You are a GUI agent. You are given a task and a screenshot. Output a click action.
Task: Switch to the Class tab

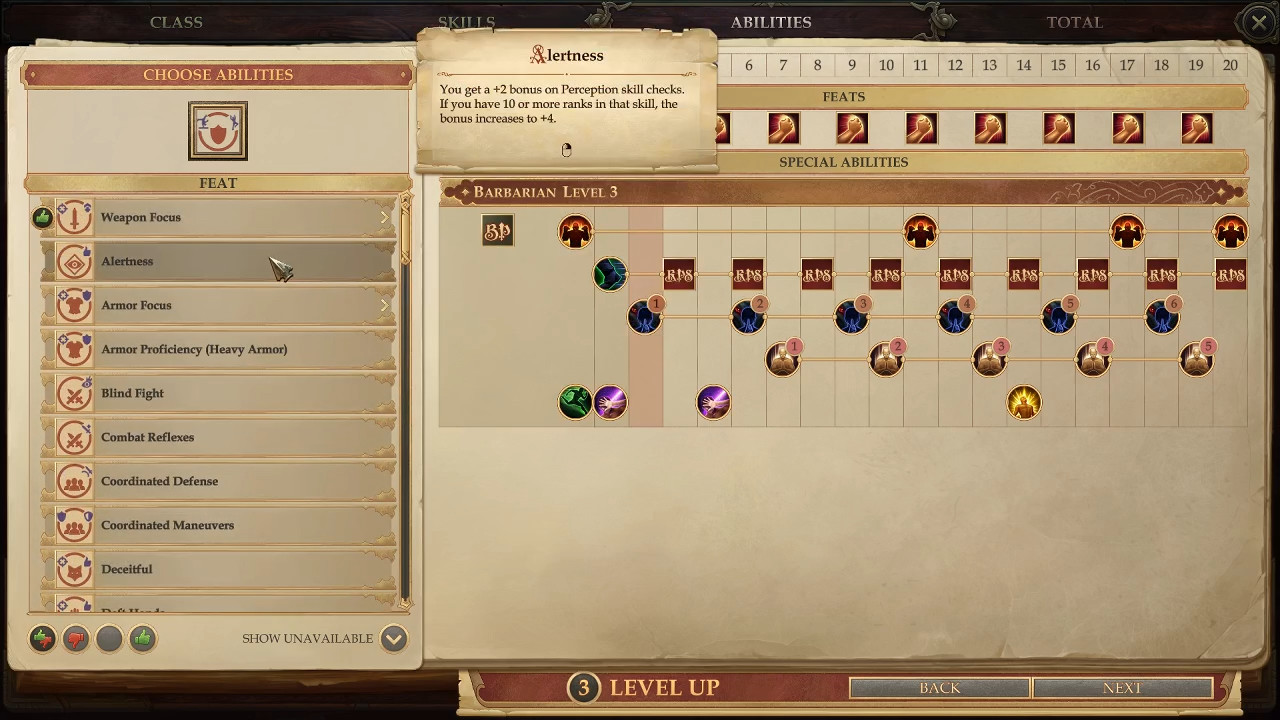[176, 22]
